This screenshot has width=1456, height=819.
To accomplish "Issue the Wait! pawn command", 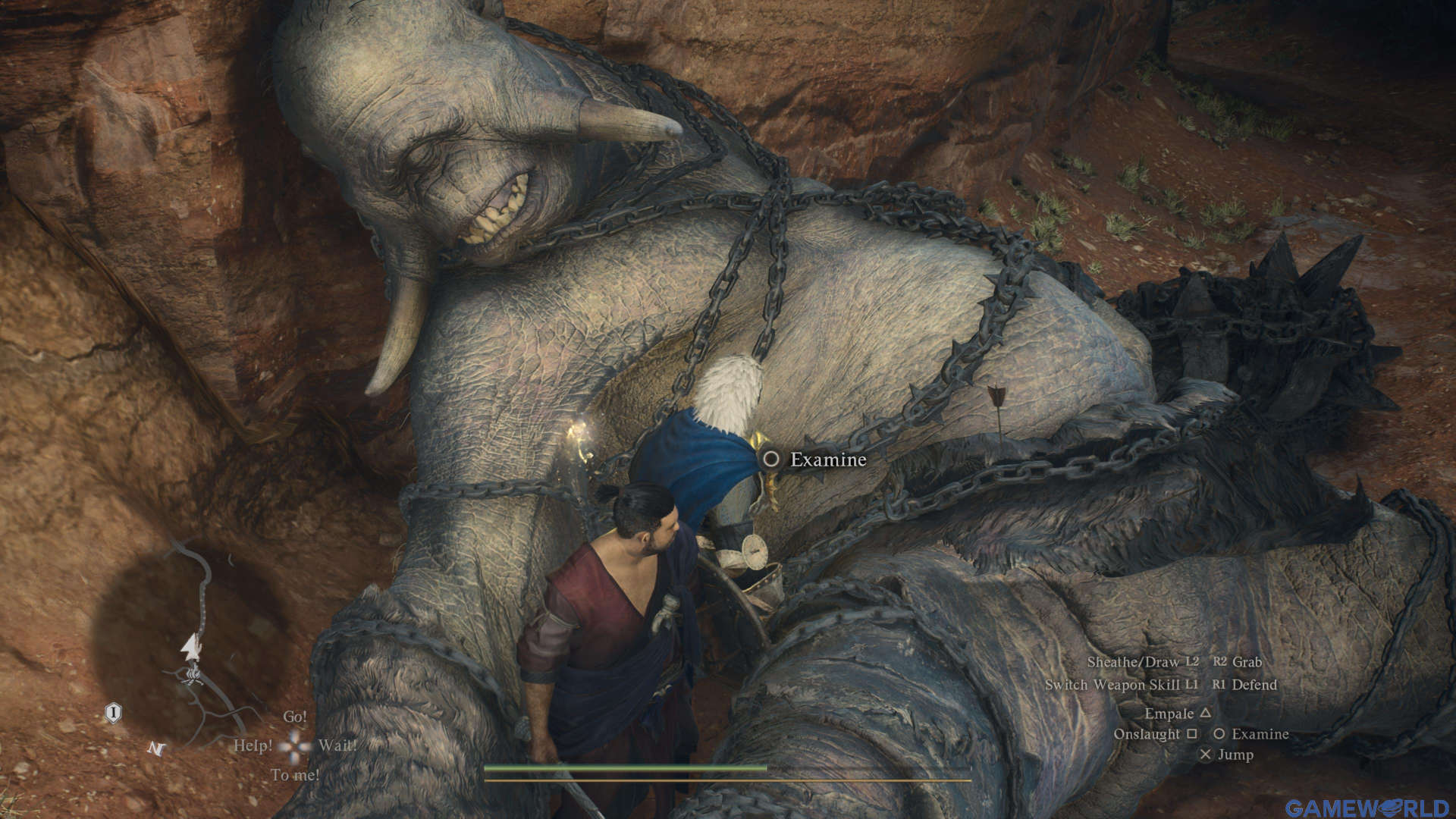I will (x=338, y=746).
